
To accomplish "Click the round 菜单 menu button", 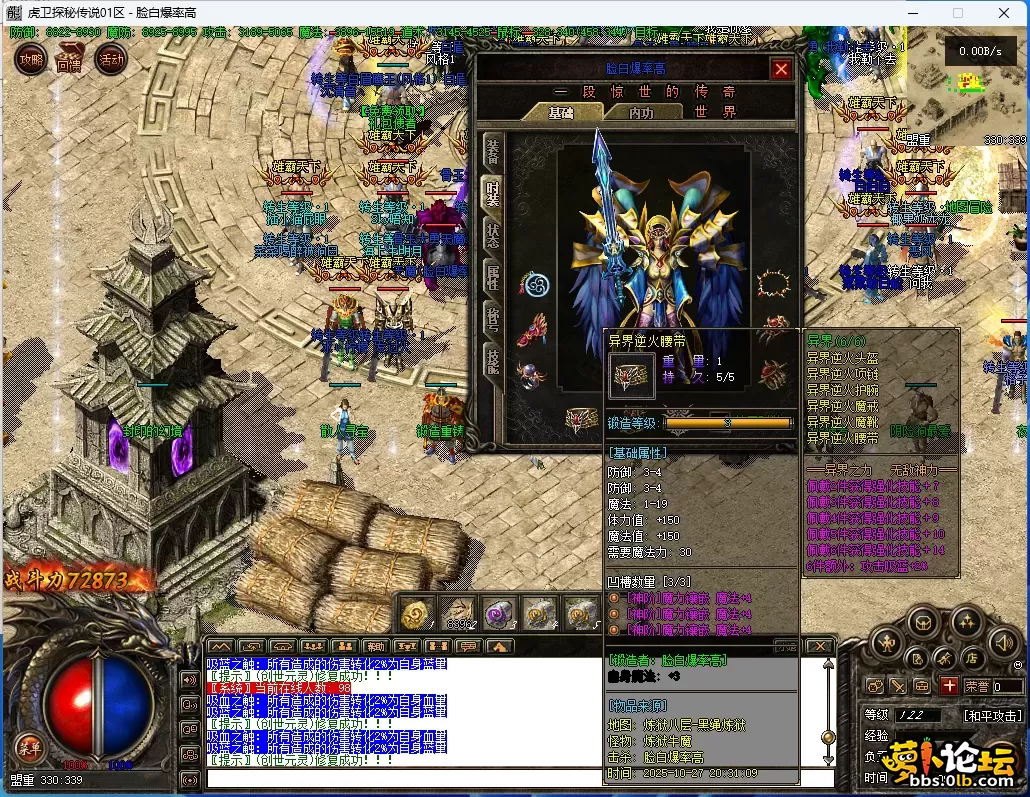I will [x=29, y=745].
